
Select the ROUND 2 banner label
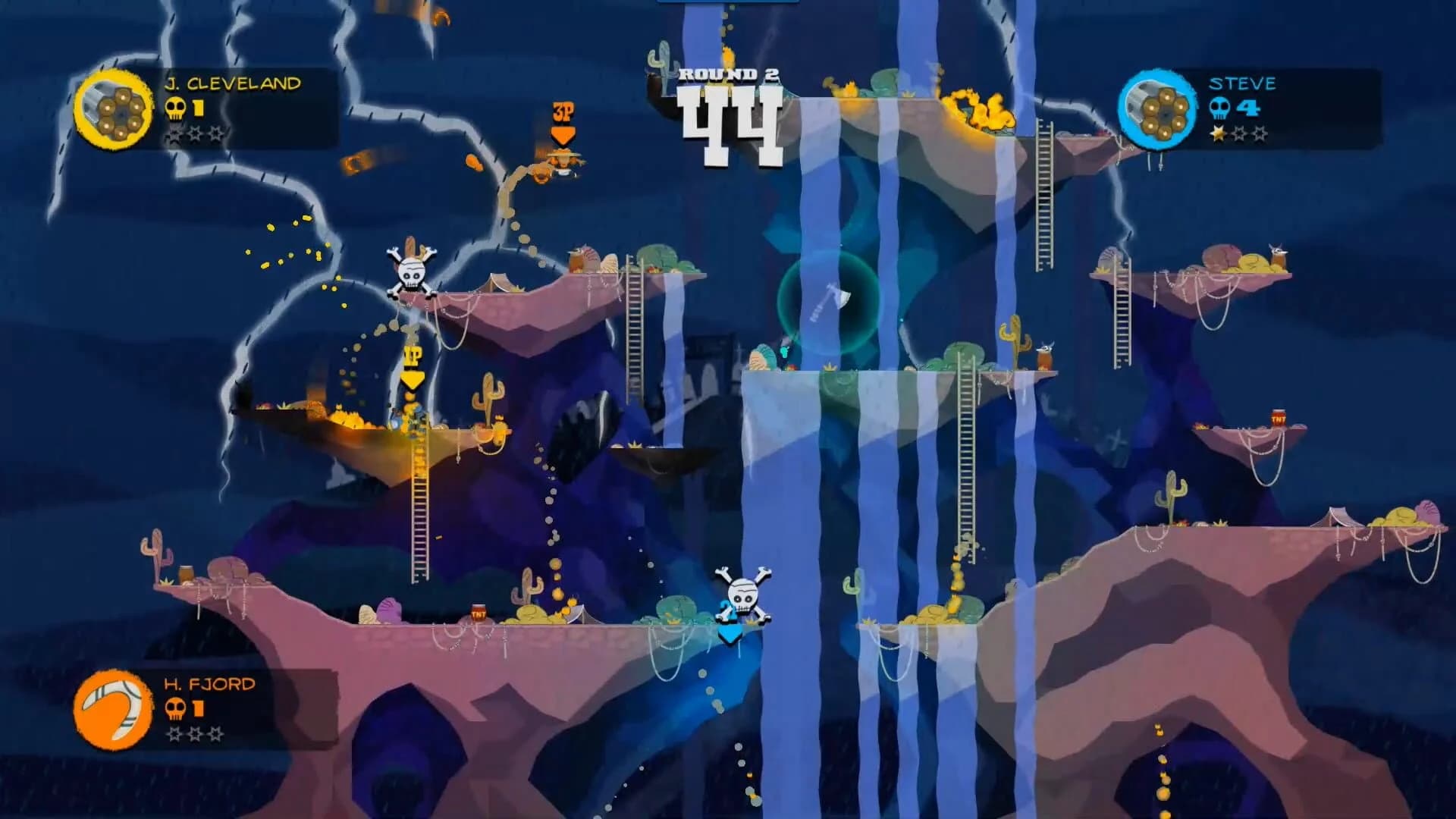pos(730,73)
